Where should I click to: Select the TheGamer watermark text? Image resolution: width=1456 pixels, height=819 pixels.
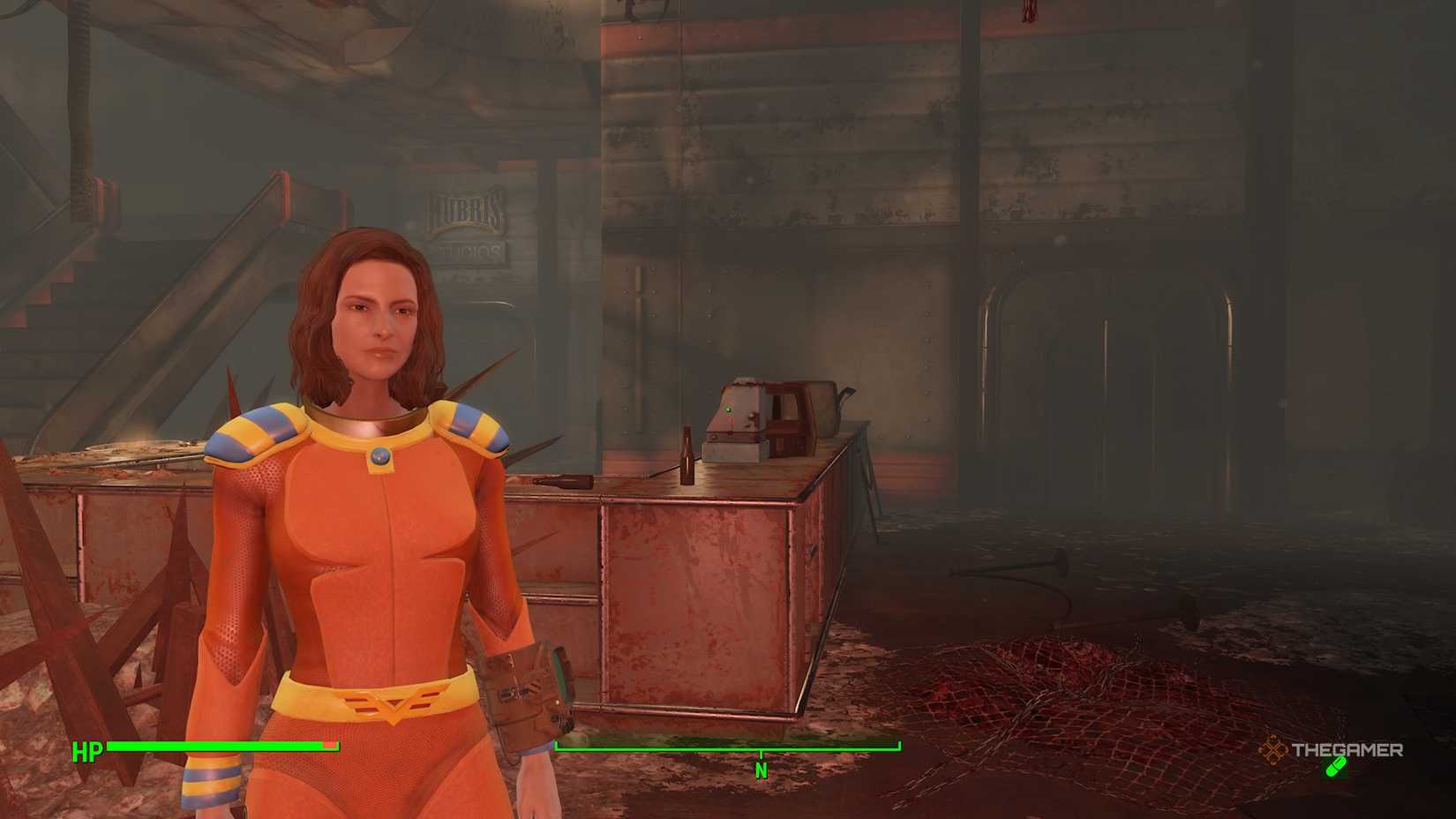pos(1347,751)
